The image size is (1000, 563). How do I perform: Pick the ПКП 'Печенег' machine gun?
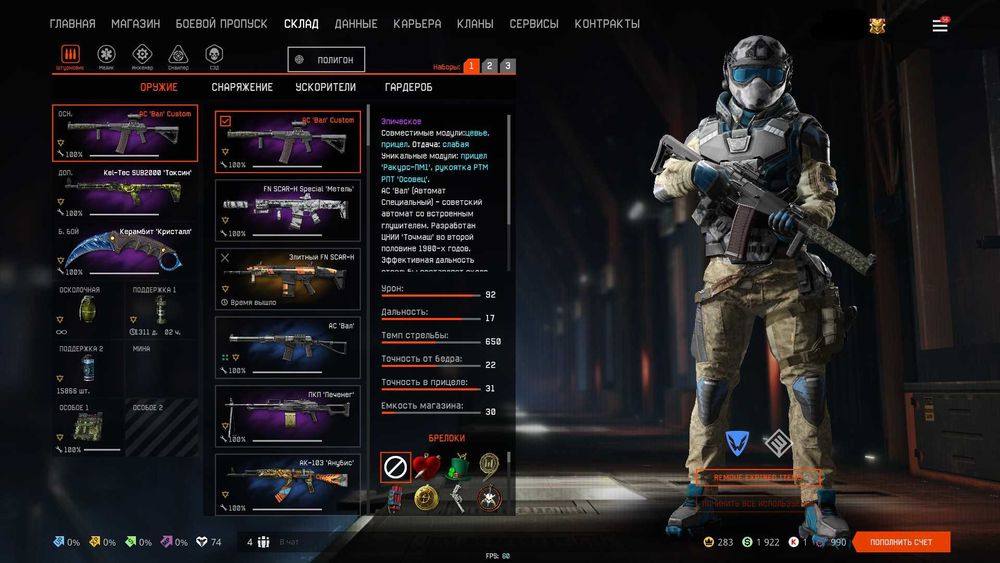click(x=288, y=416)
